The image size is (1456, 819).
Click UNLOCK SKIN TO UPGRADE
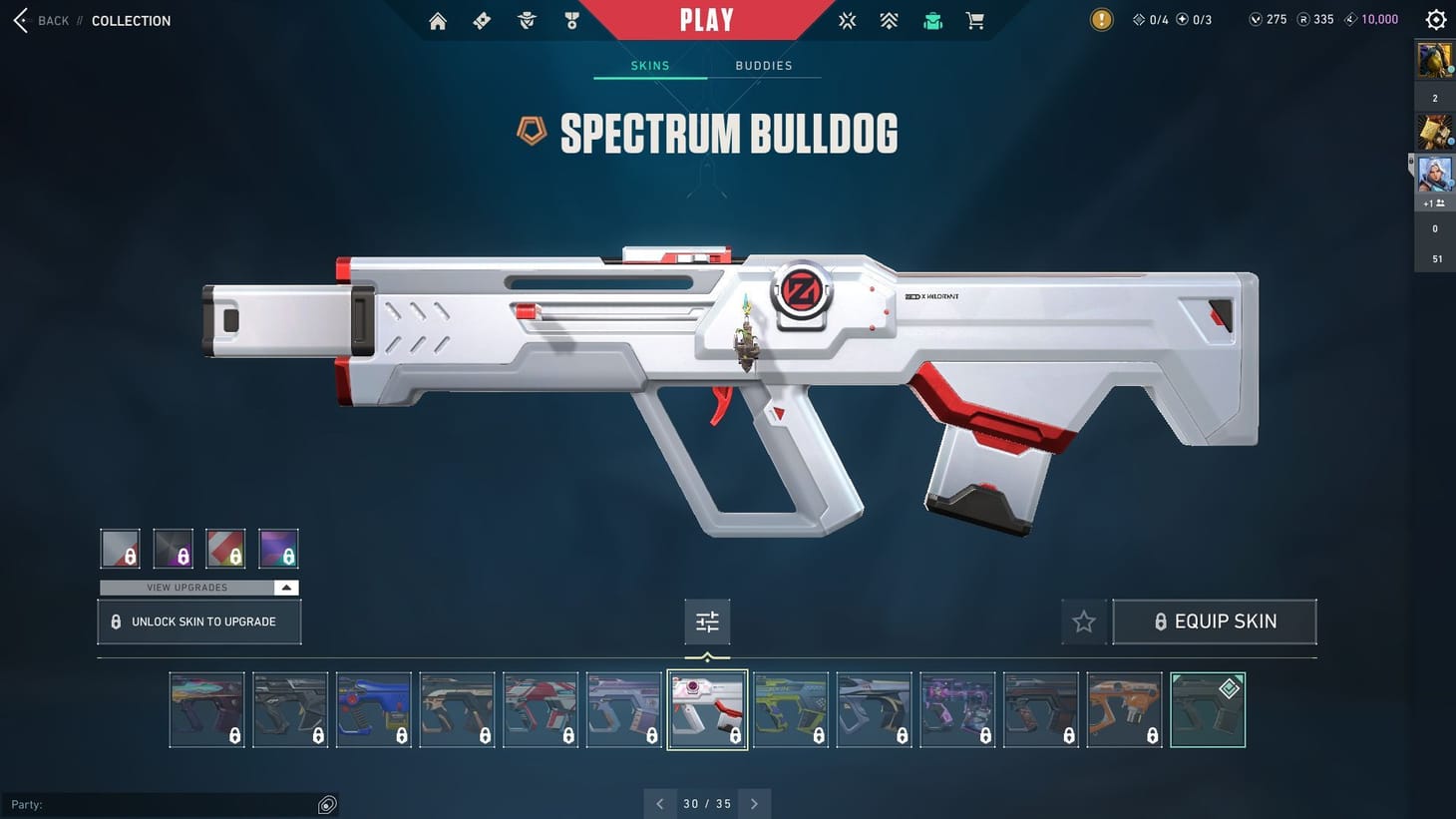(x=198, y=620)
